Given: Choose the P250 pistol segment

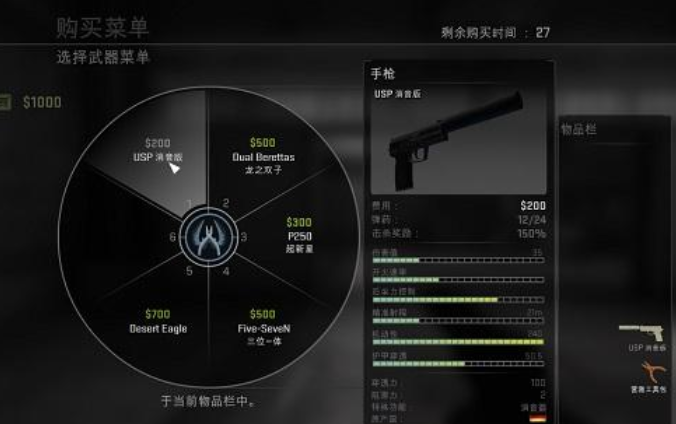Looking at the screenshot, I should 299,235.
